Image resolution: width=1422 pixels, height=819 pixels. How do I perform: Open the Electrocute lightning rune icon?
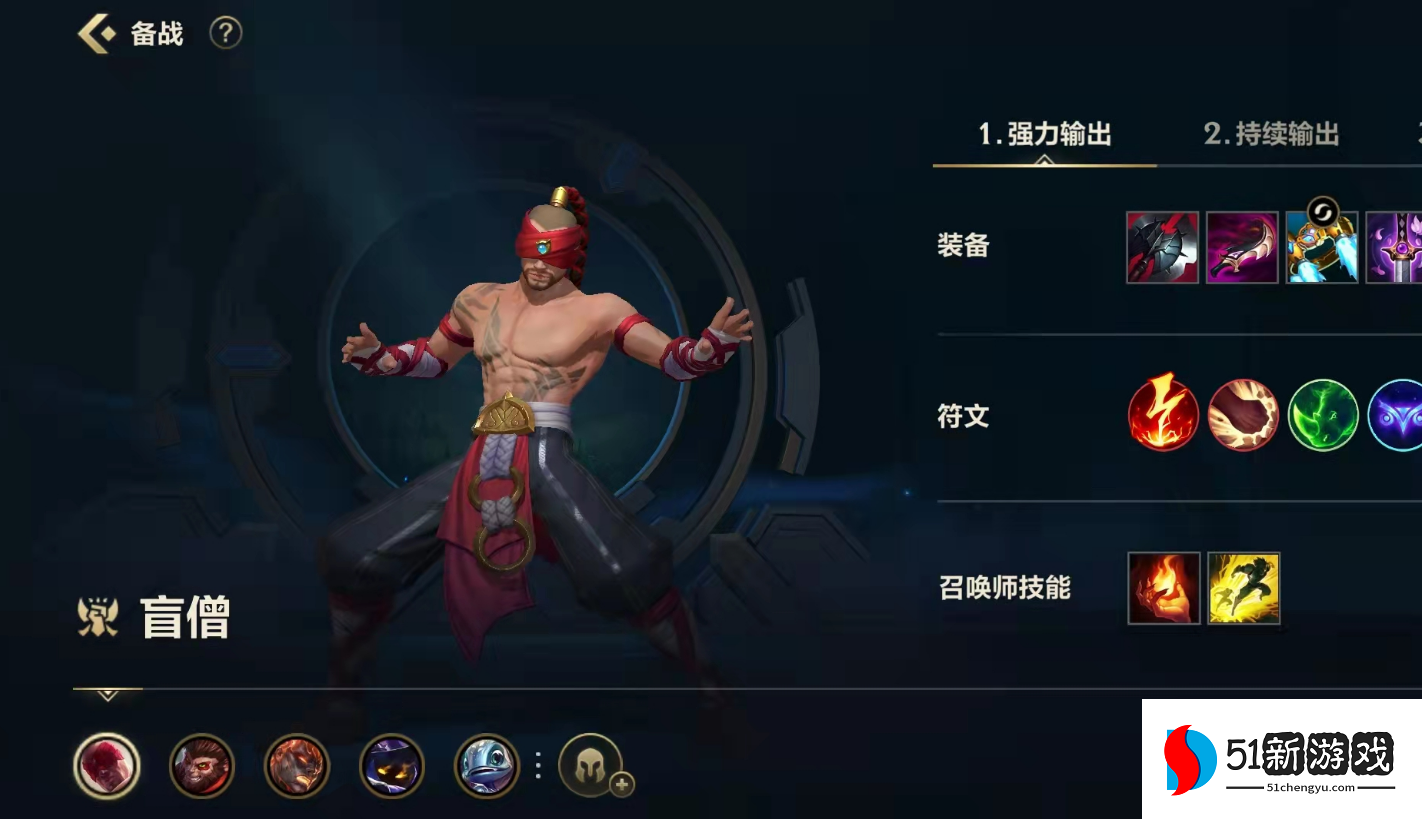(1162, 416)
